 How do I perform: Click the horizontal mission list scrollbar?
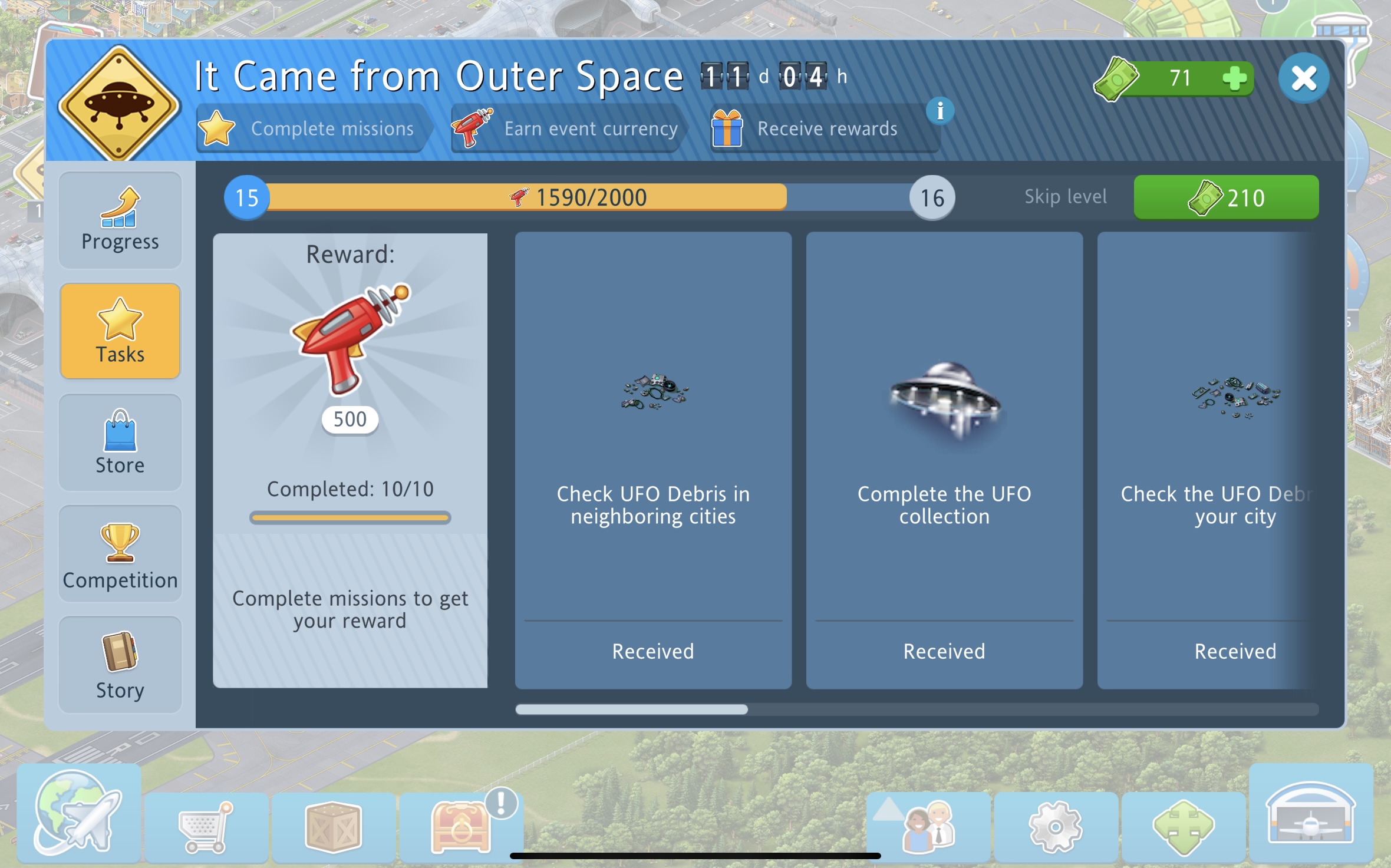click(x=631, y=709)
